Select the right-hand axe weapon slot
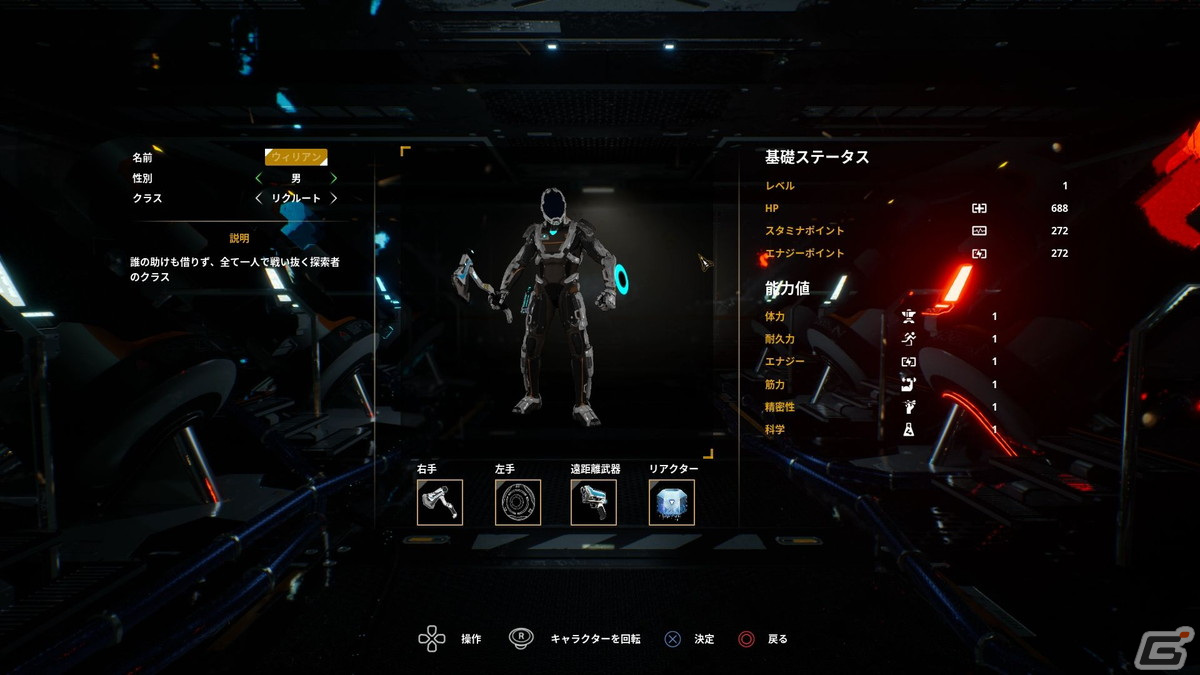Image resolution: width=1200 pixels, height=675 pixels. 440,502
